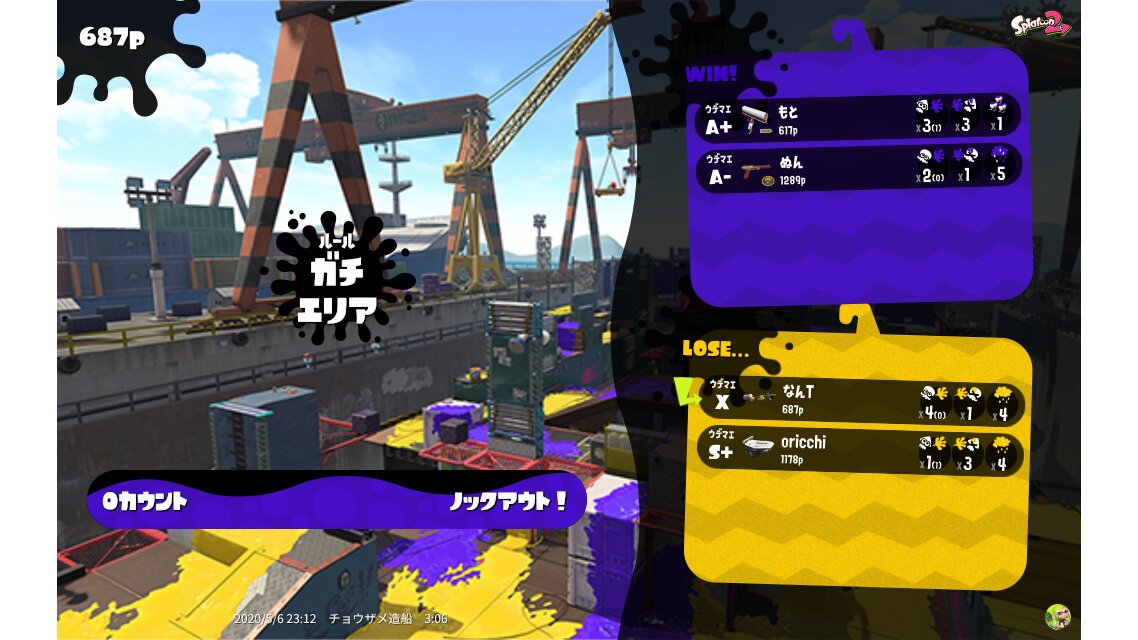Choose player なんT in losing team

coord(858,401)
